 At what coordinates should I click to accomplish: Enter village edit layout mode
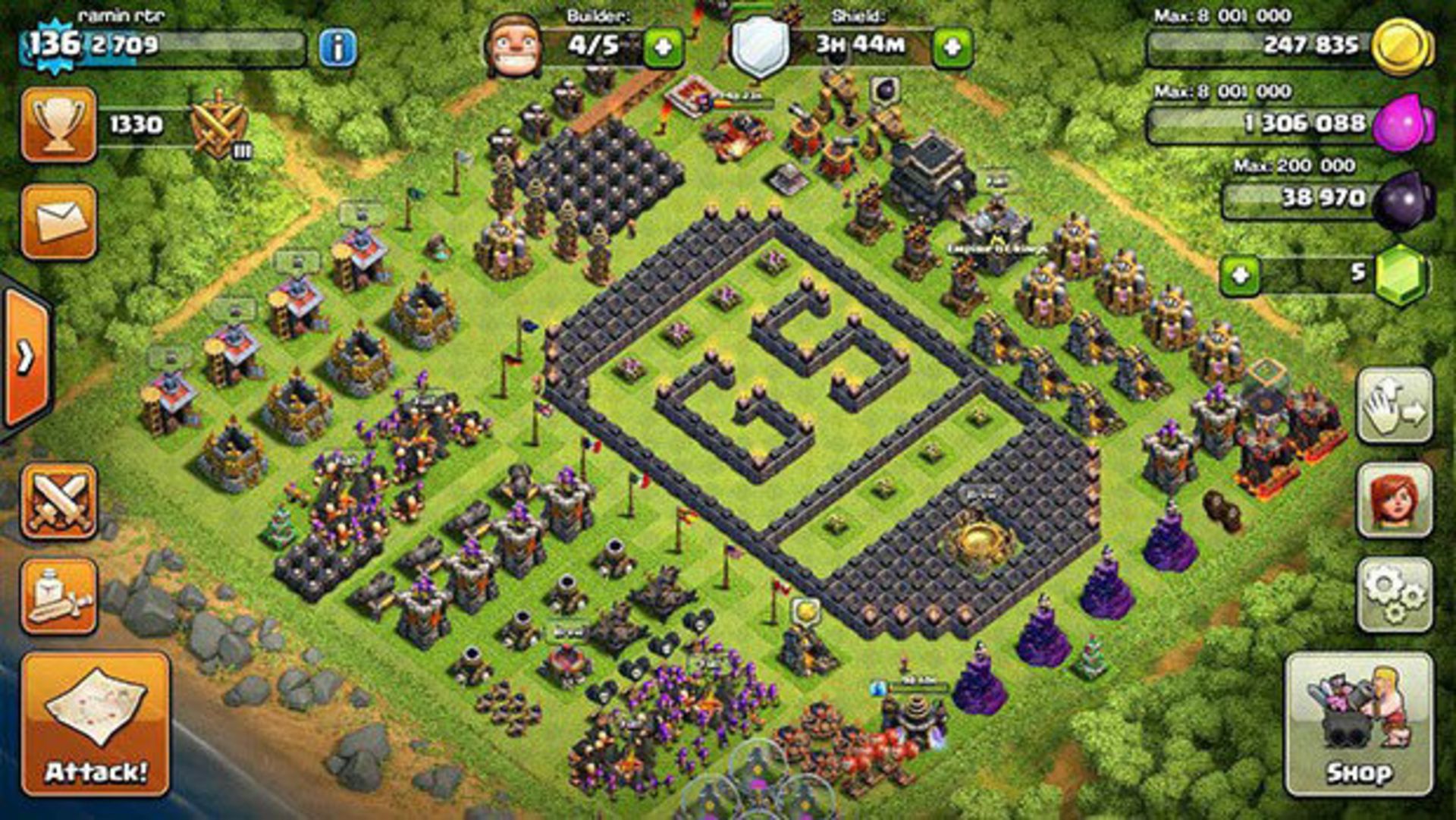coord(1394,406)
